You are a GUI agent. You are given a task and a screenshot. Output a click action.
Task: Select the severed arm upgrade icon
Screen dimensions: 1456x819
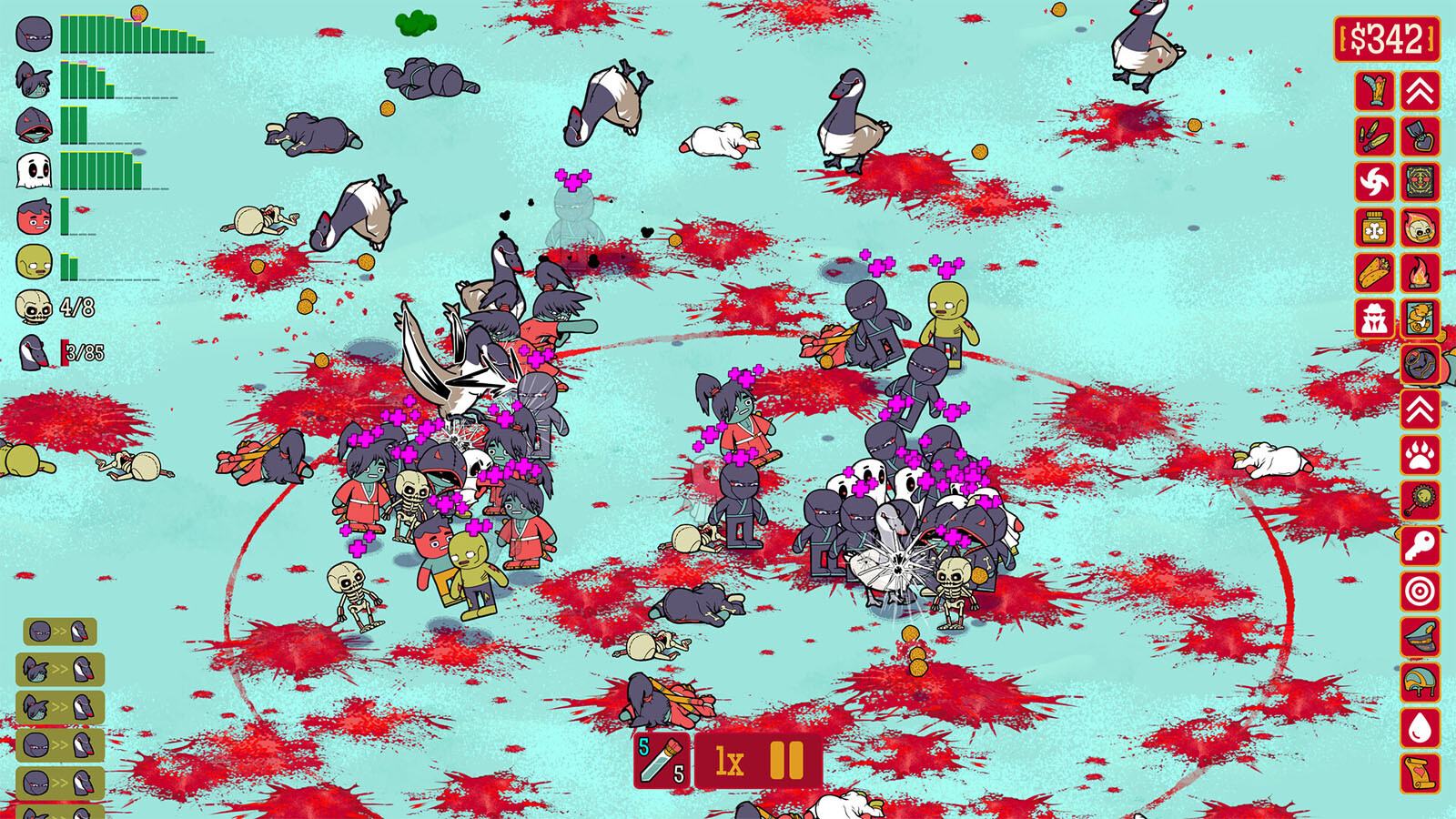pyautogui.click(x=1375, y=91)
